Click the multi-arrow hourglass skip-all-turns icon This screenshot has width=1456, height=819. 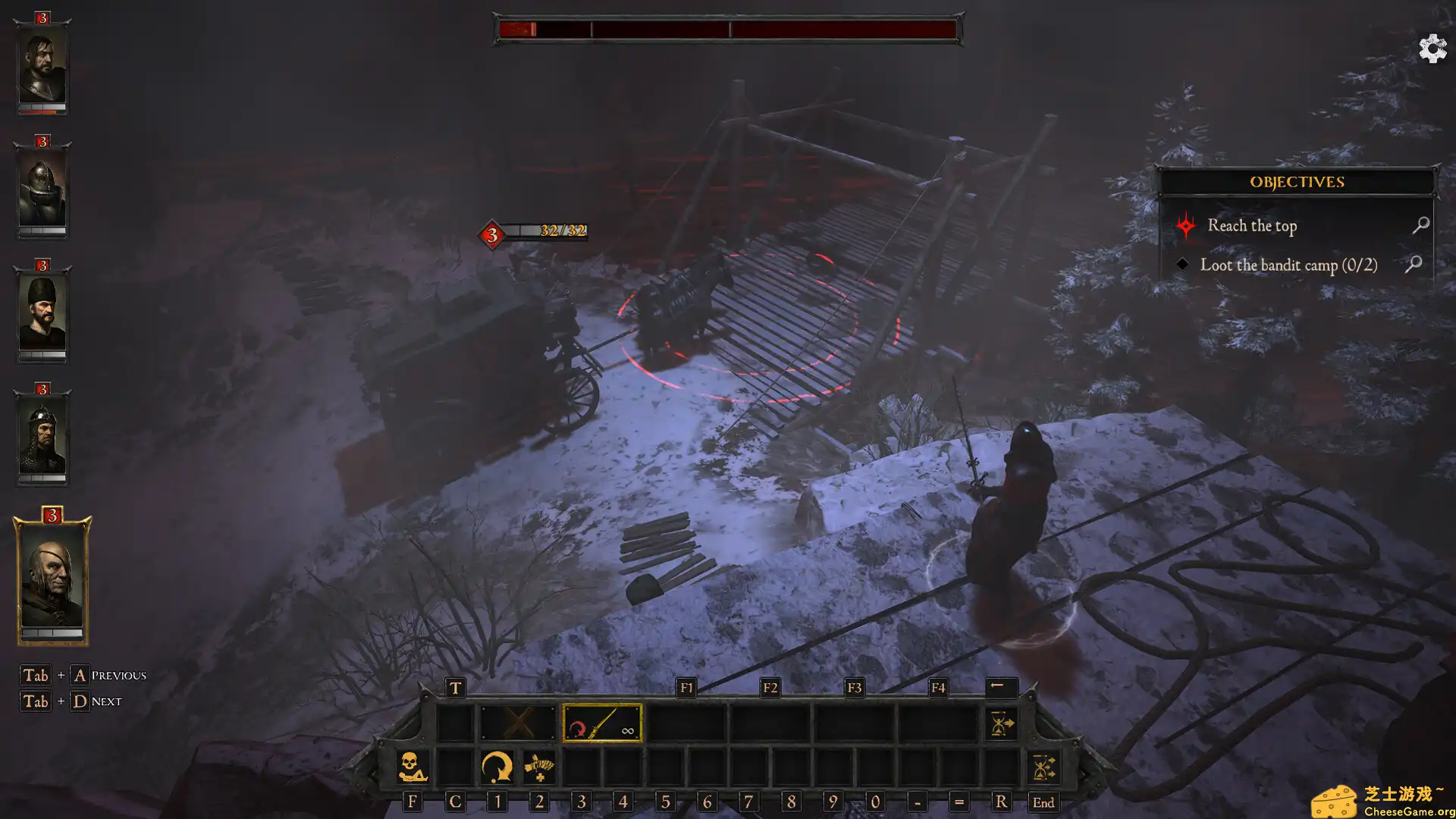[x=1045, y=767]
